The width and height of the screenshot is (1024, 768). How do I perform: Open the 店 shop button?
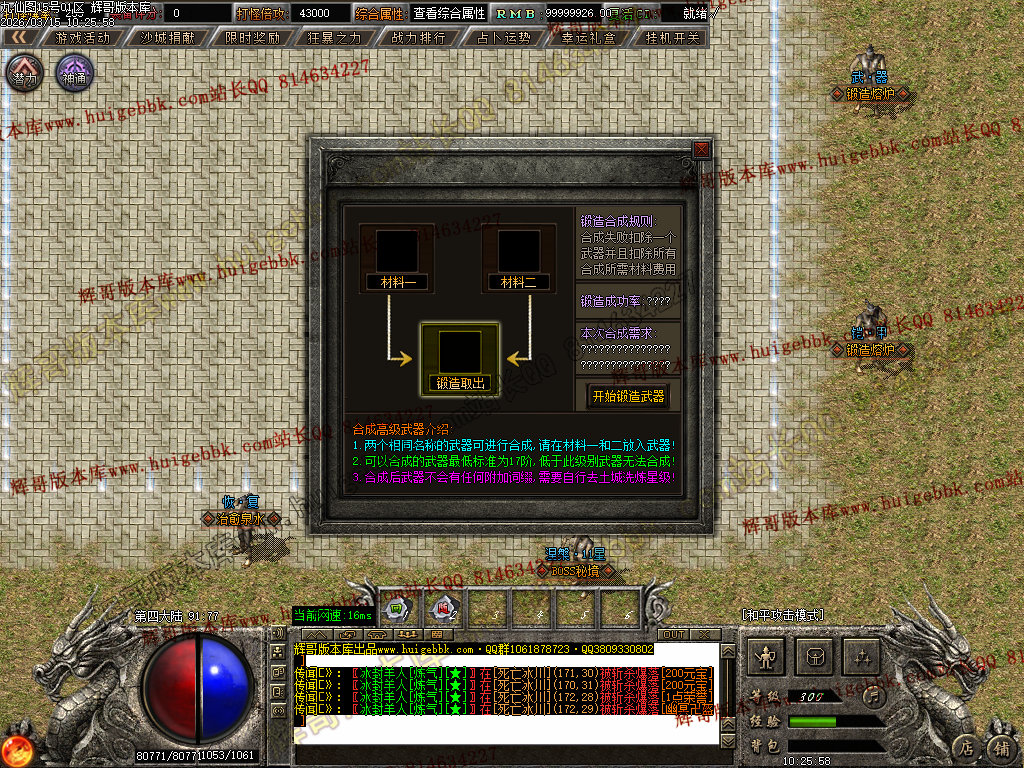pyautogui.click(x=966, y=746)
